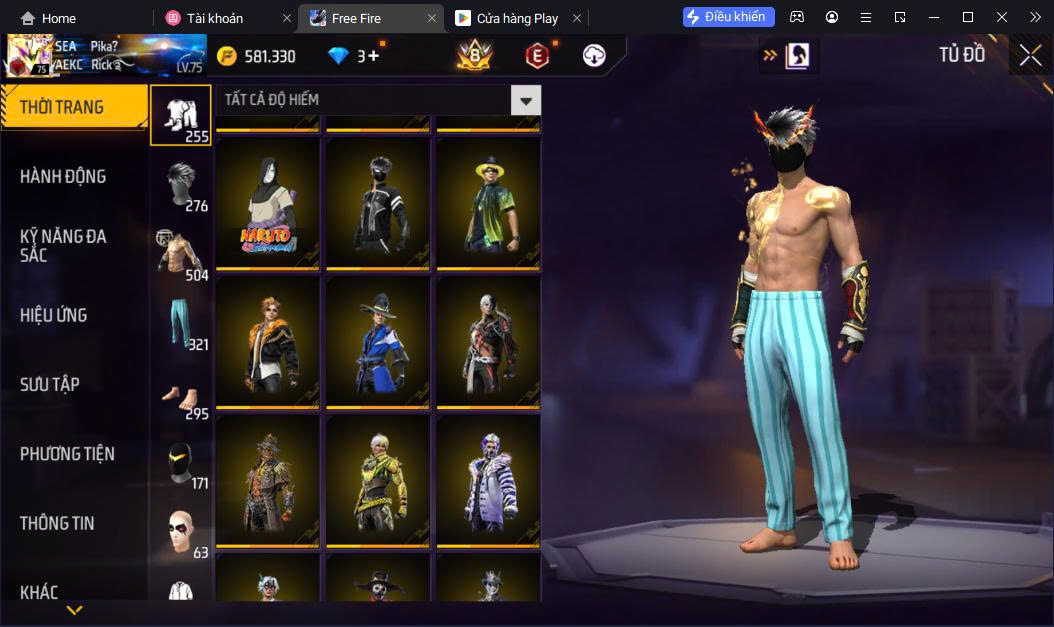Open the PHƯƠNG TIỆN category
This screenshot has width=1054, height=627.
(x=67, y=454)
